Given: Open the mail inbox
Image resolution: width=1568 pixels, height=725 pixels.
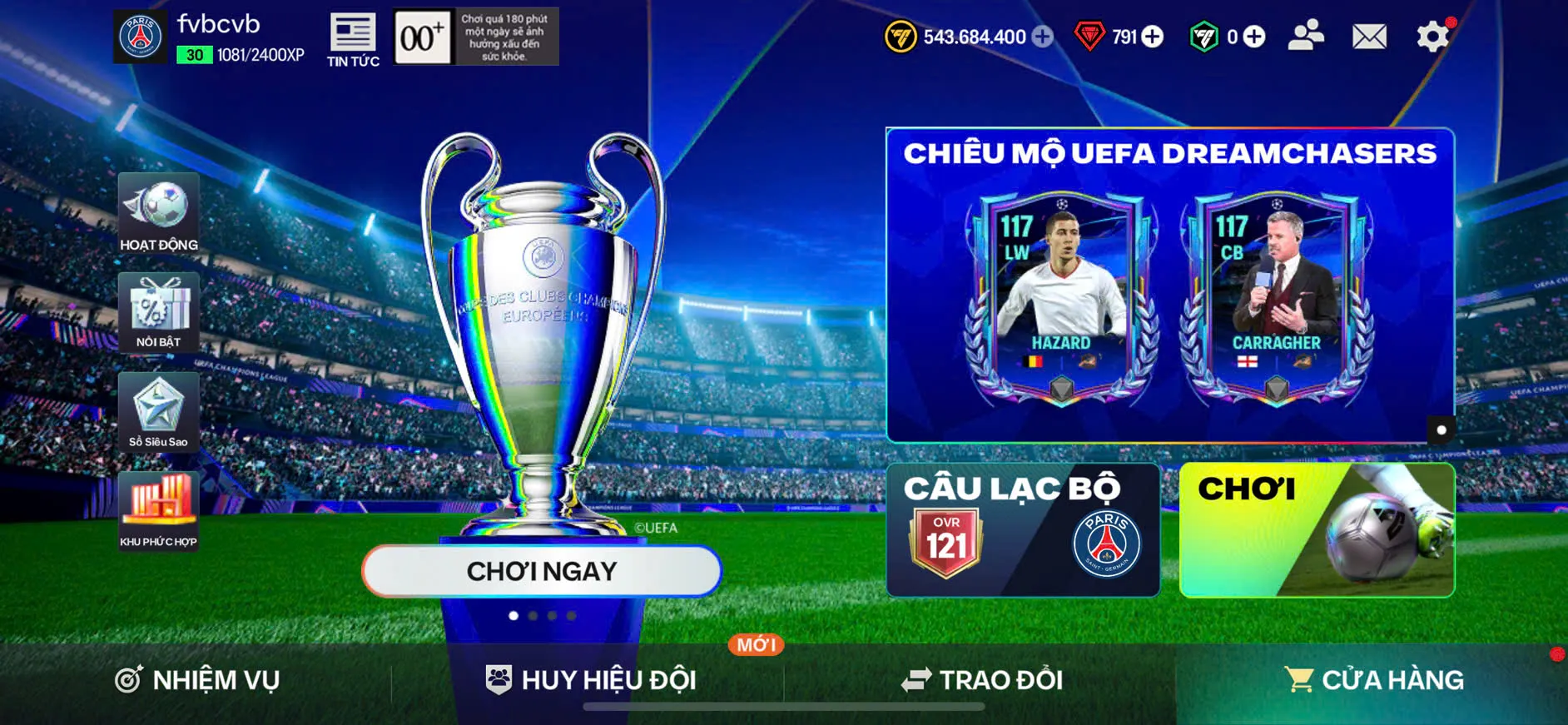Looking at the screenshot, I should click(x=1367, y=37).
